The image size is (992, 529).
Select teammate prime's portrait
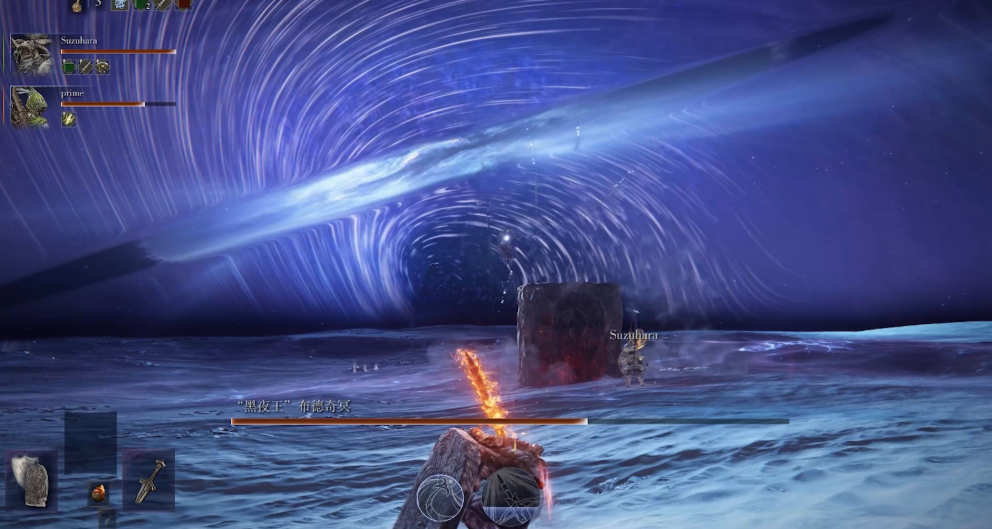point(30,105)
